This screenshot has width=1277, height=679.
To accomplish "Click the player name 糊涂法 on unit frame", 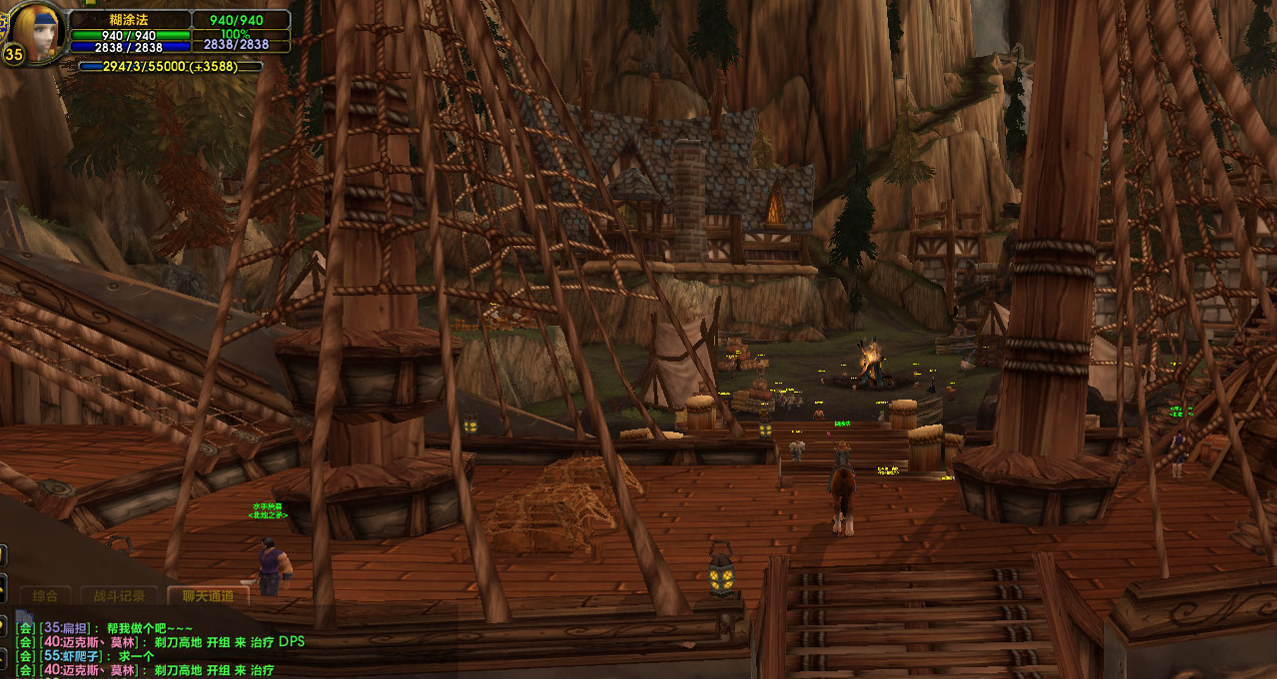I will click(x=130, y=20).
